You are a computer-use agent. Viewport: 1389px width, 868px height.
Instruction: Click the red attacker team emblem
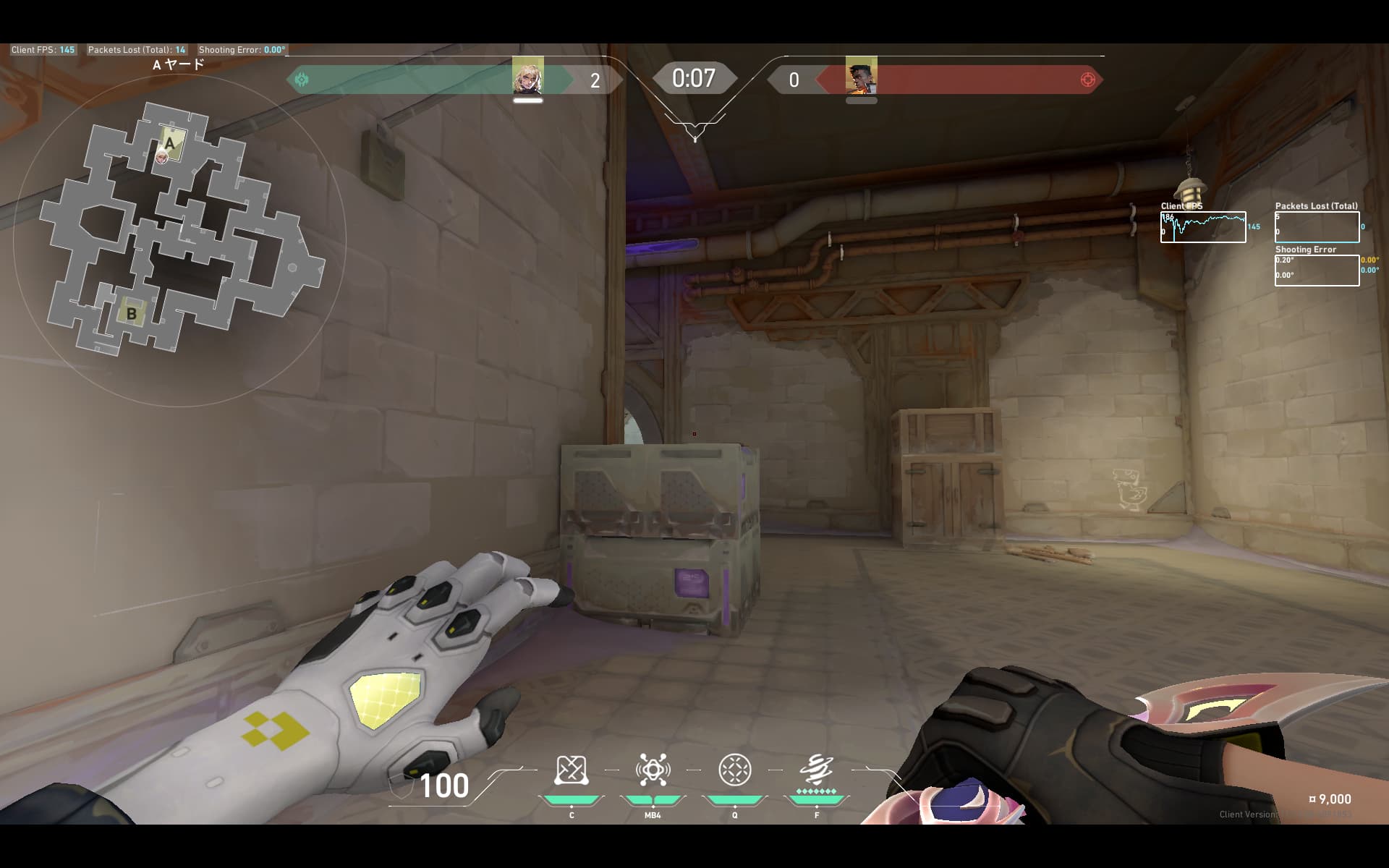coord(1087,80)
